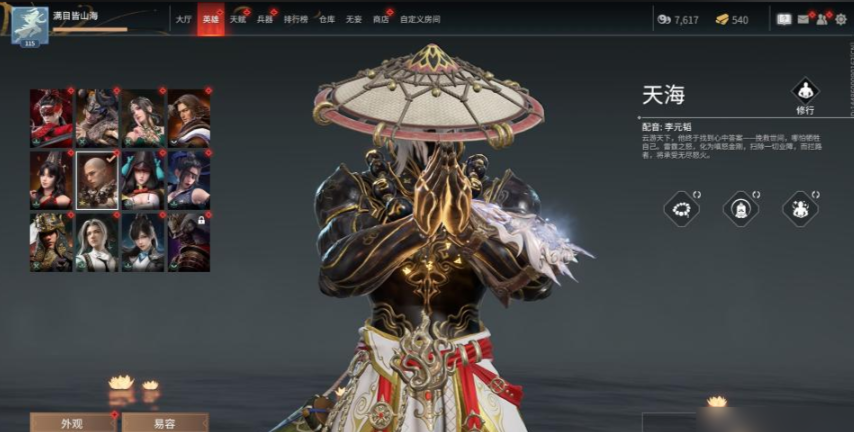
Task: Open the 大厅 lobby tab
Action: pos(183,19)
